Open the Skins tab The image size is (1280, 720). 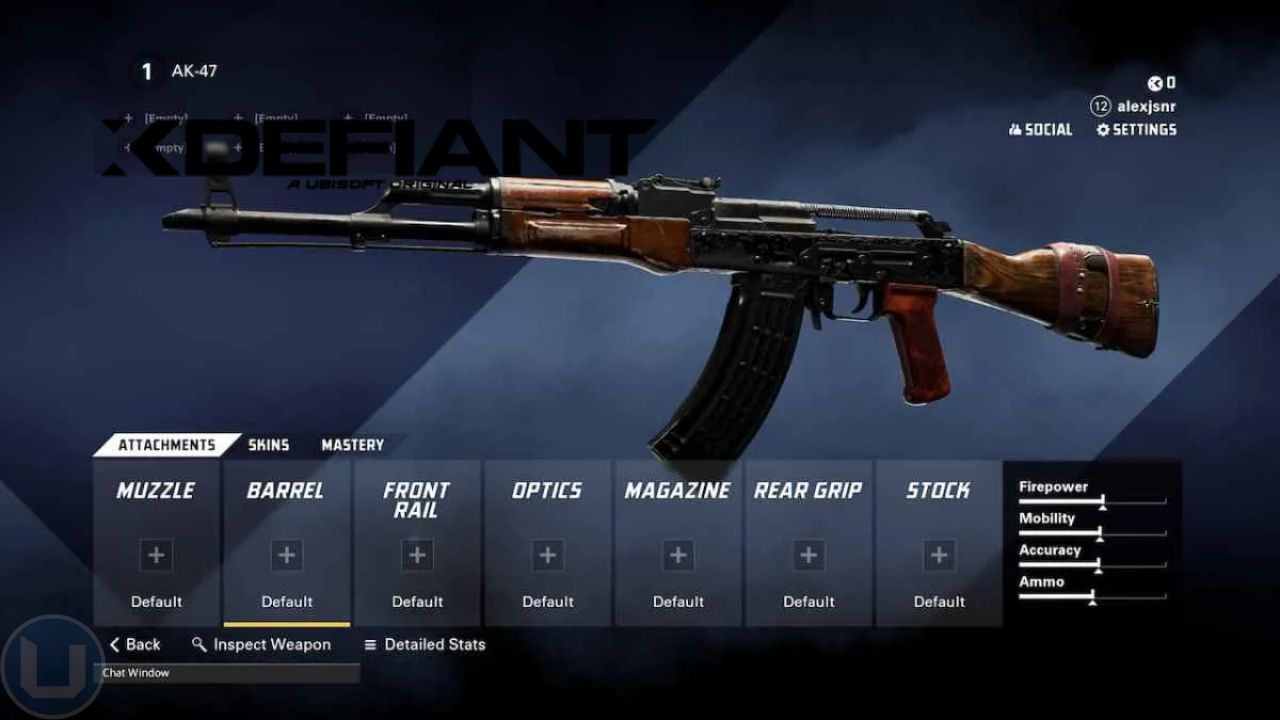268,445
